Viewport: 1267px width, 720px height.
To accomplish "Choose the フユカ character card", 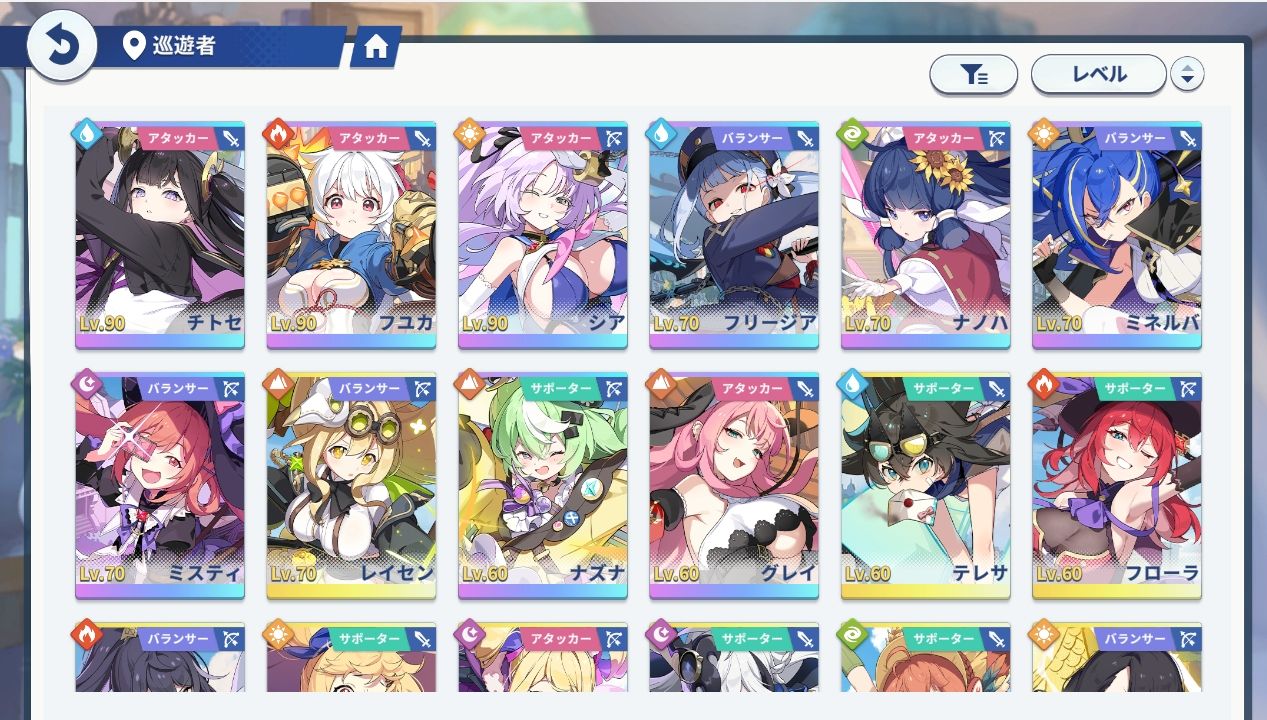I will pyautogui.click(x=351, y=235).
